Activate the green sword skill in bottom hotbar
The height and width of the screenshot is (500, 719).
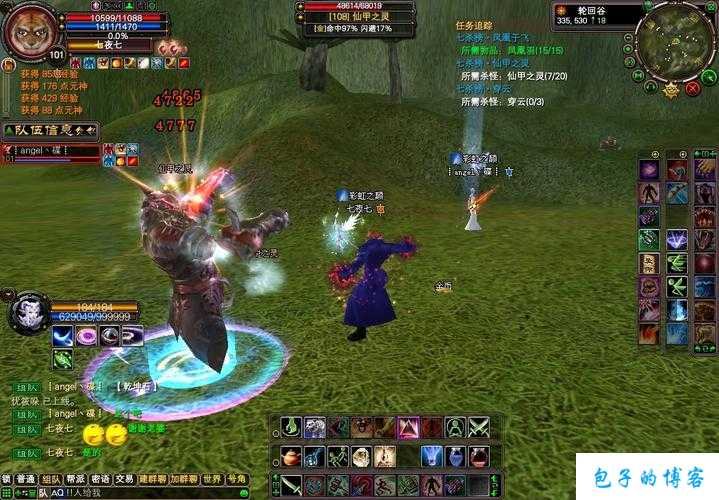tap(290, 486)
